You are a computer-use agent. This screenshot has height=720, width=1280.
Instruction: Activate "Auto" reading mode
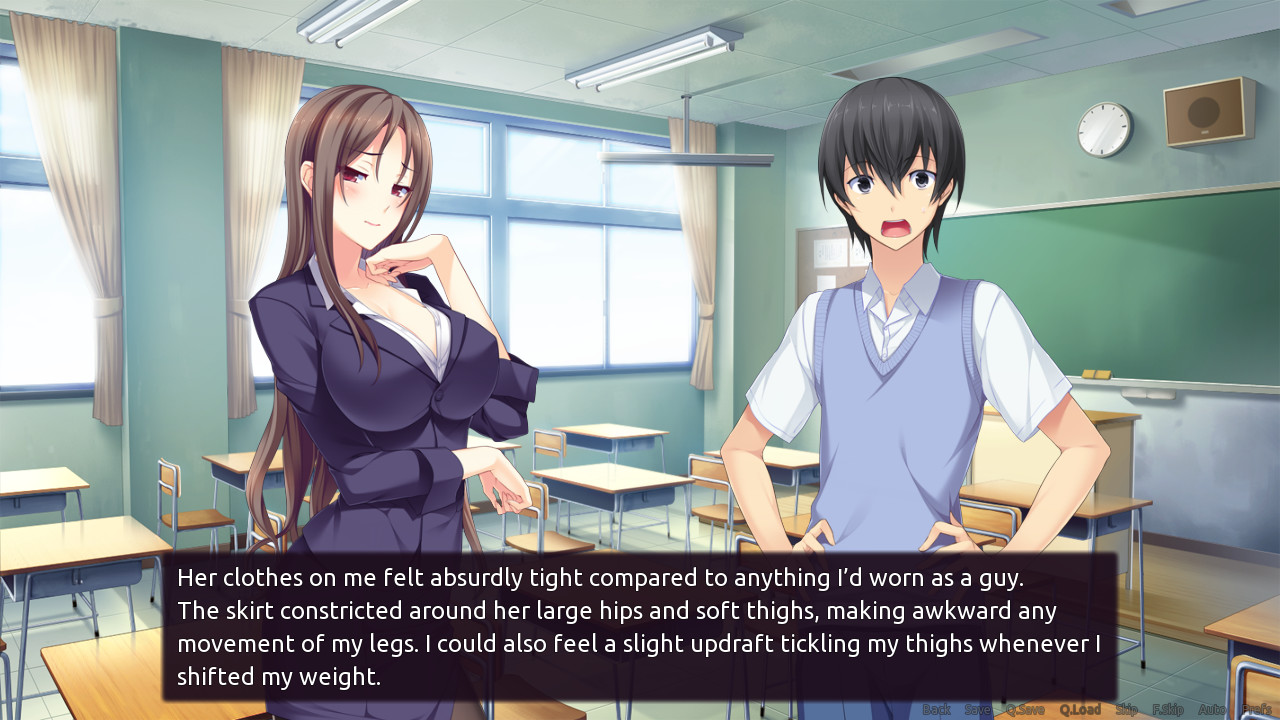coord(1212,708)
